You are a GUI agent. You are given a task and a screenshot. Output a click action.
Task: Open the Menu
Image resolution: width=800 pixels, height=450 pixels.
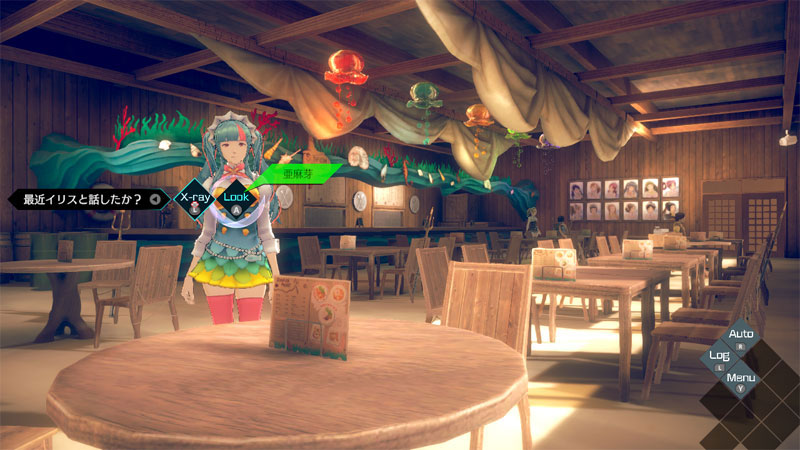741,379
